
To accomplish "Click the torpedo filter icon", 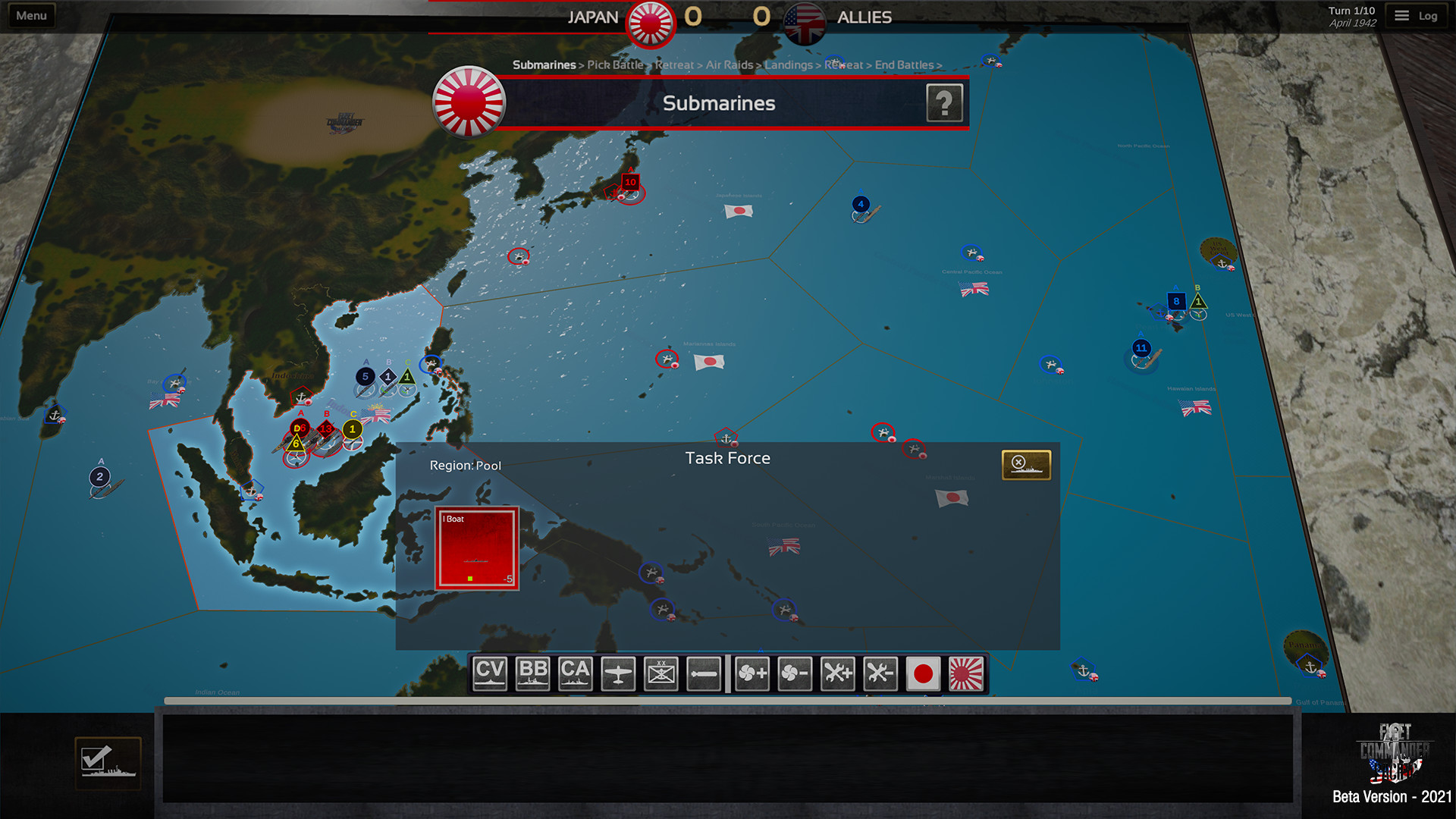I will point(702,673).
